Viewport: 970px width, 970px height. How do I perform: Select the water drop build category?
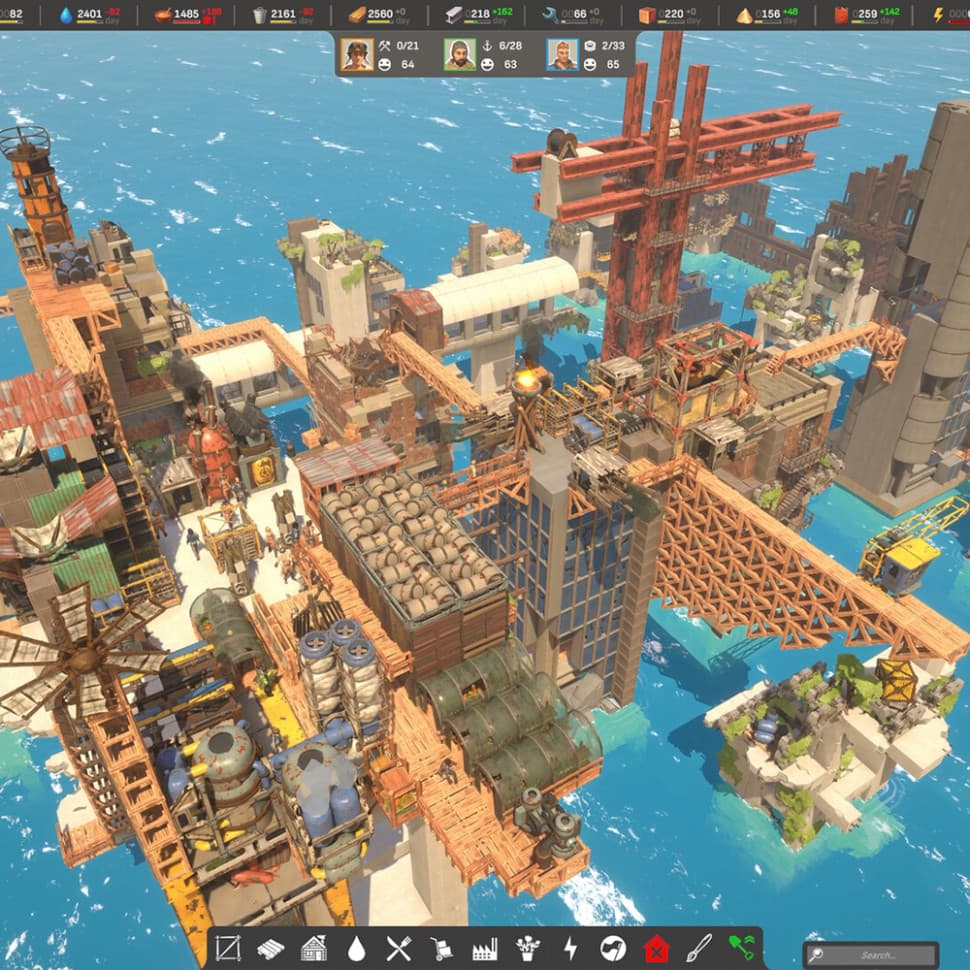click(356, 948)
